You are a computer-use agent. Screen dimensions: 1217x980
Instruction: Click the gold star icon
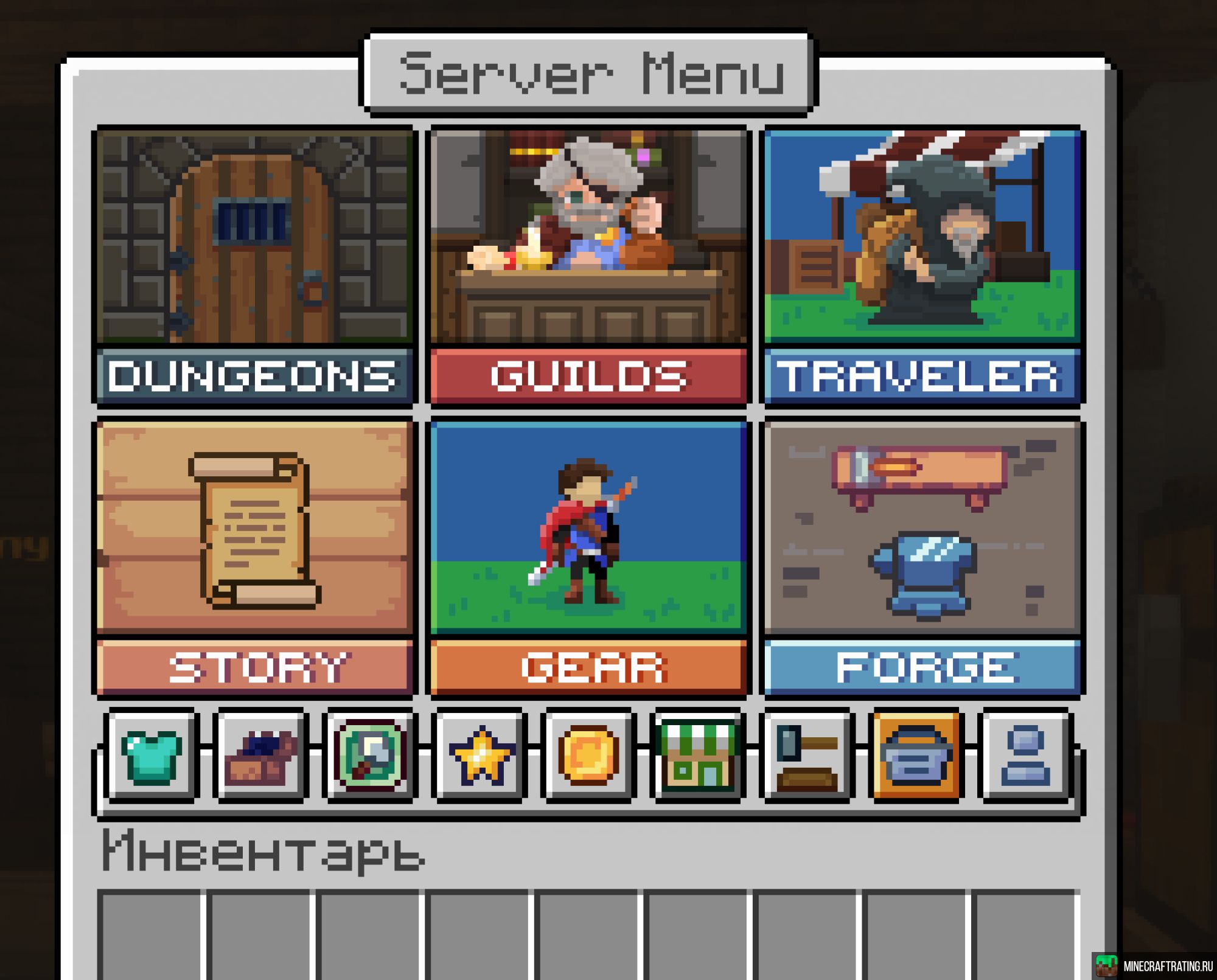479,755
